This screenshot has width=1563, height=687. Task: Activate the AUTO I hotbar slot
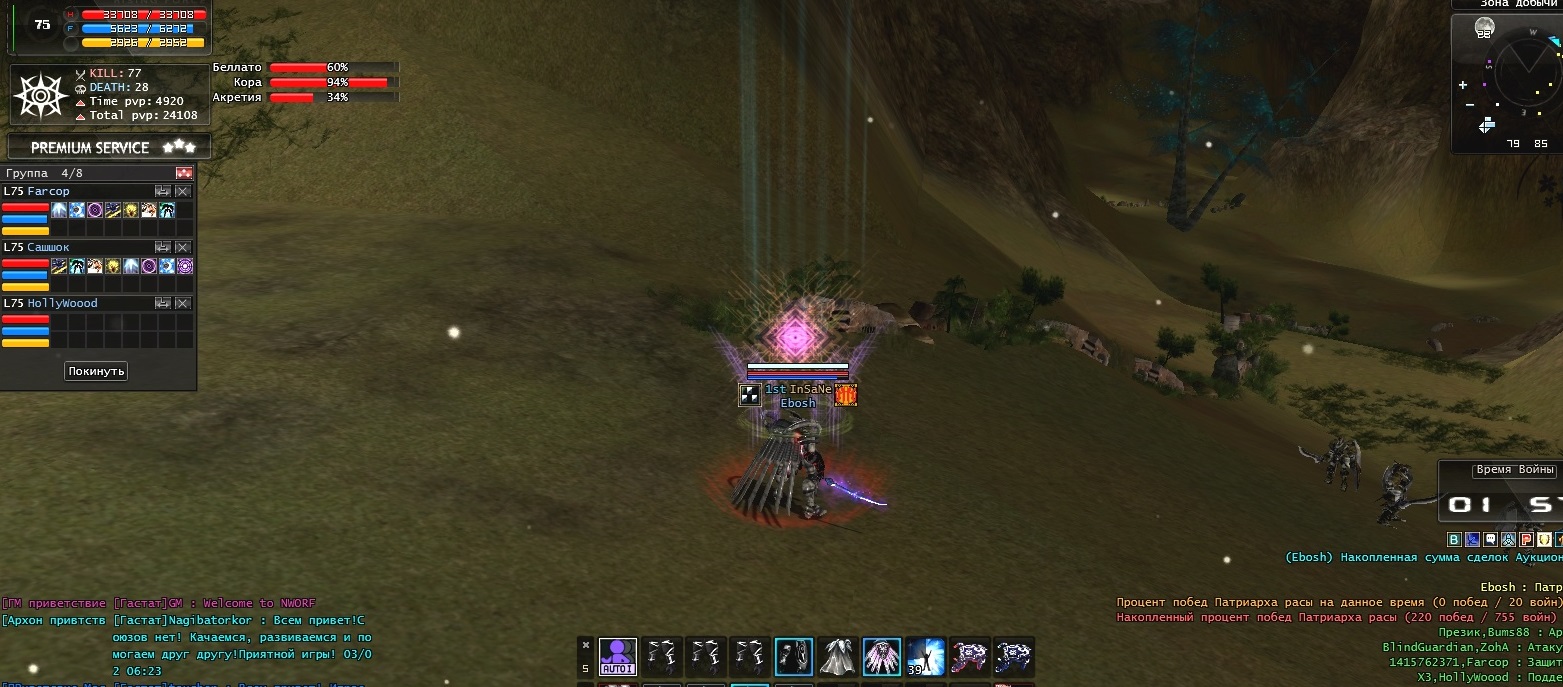(618, 657)
